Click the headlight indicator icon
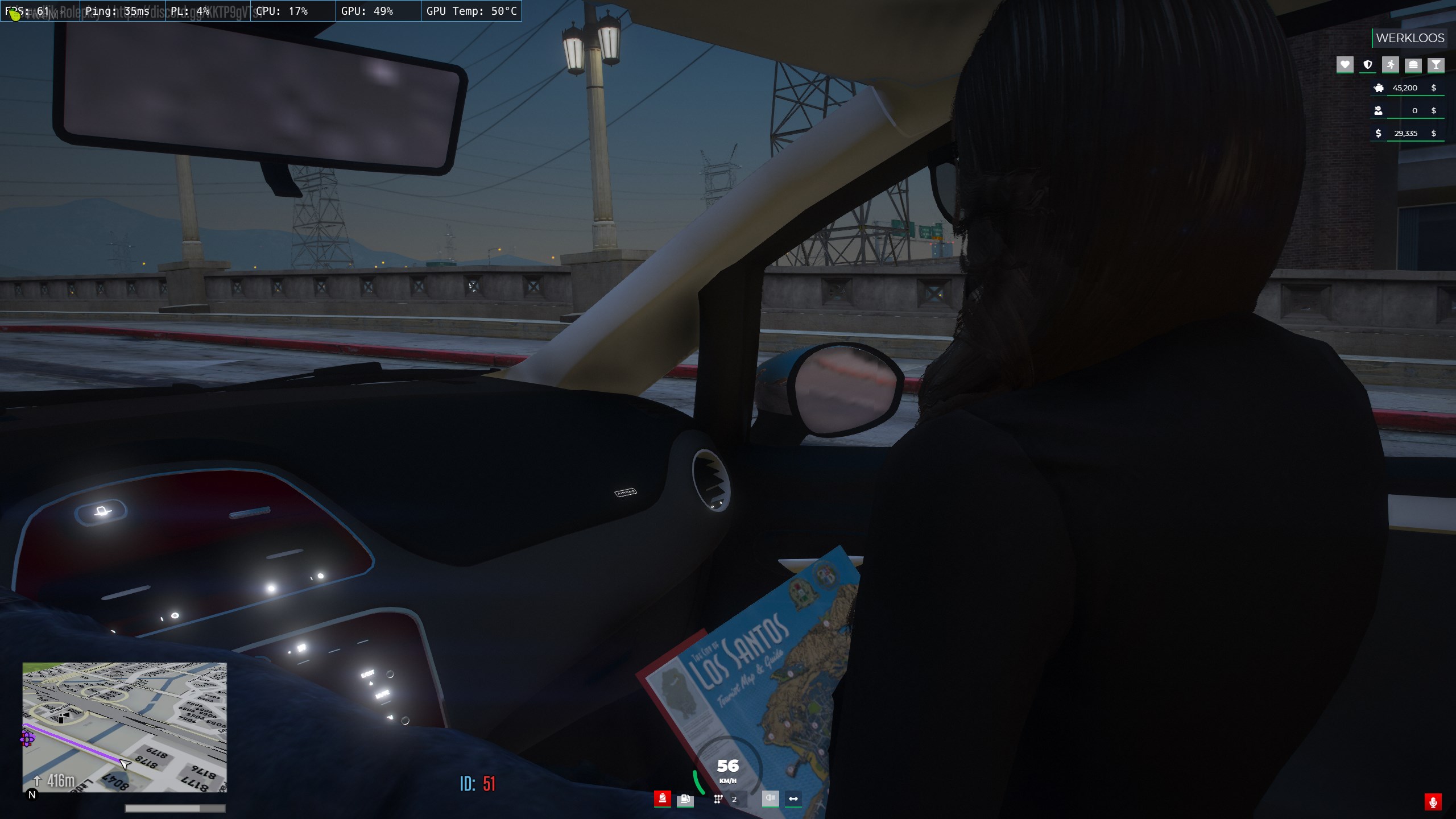Image resolution: width=1456 pixels, height=819 pixels. pyautogui.click(x=770, y=799)
